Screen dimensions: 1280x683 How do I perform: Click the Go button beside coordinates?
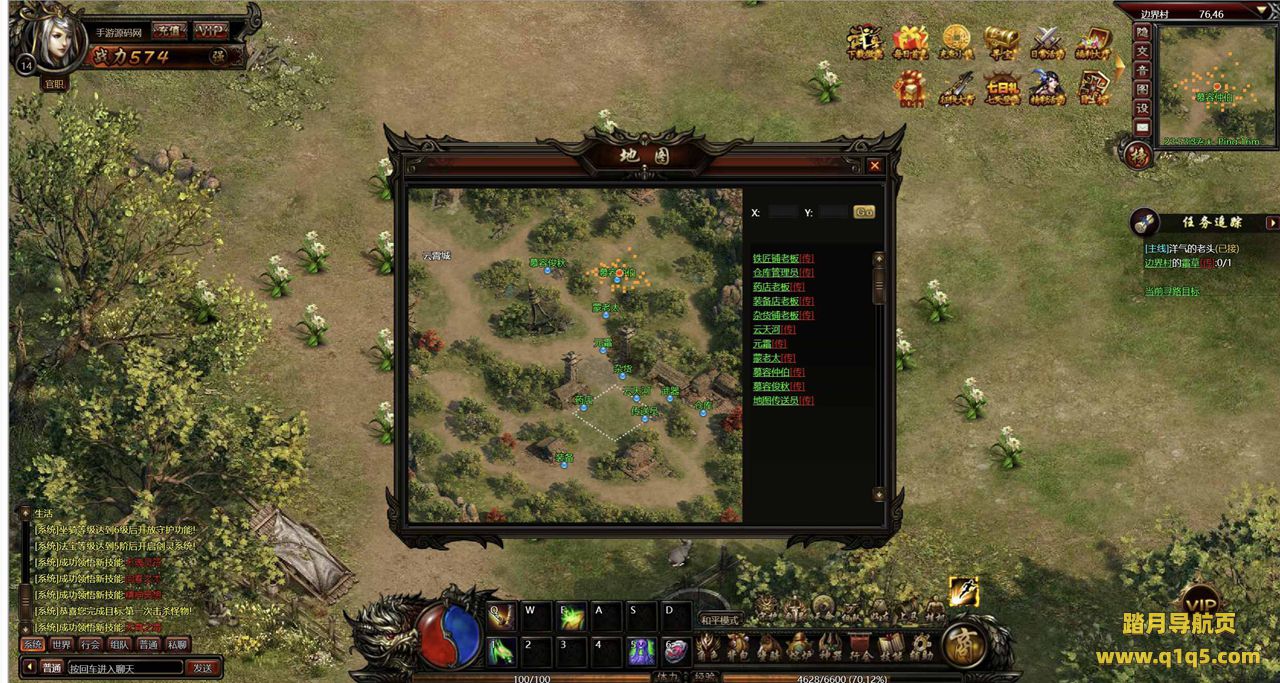click(864, 212)
